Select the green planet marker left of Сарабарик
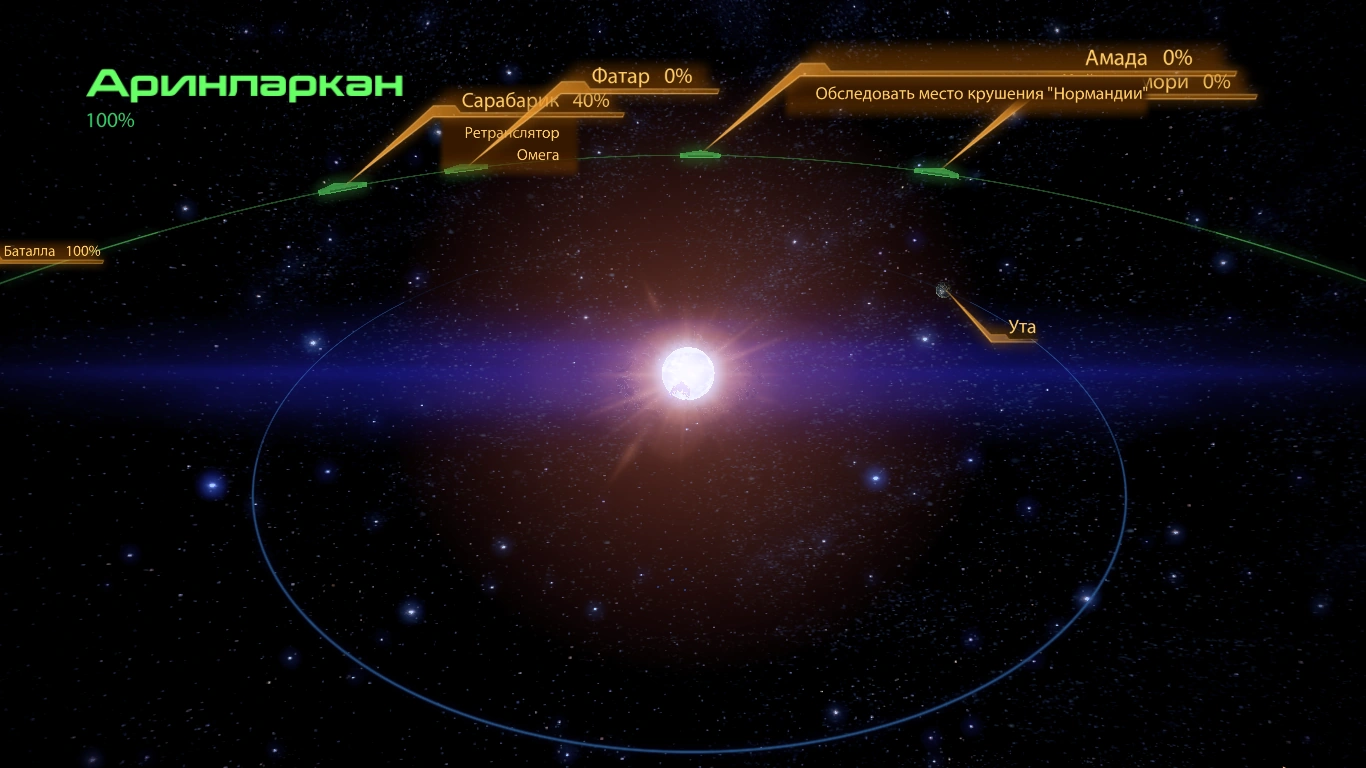This screenshot has width=1366, height=768. pos(340,187)
